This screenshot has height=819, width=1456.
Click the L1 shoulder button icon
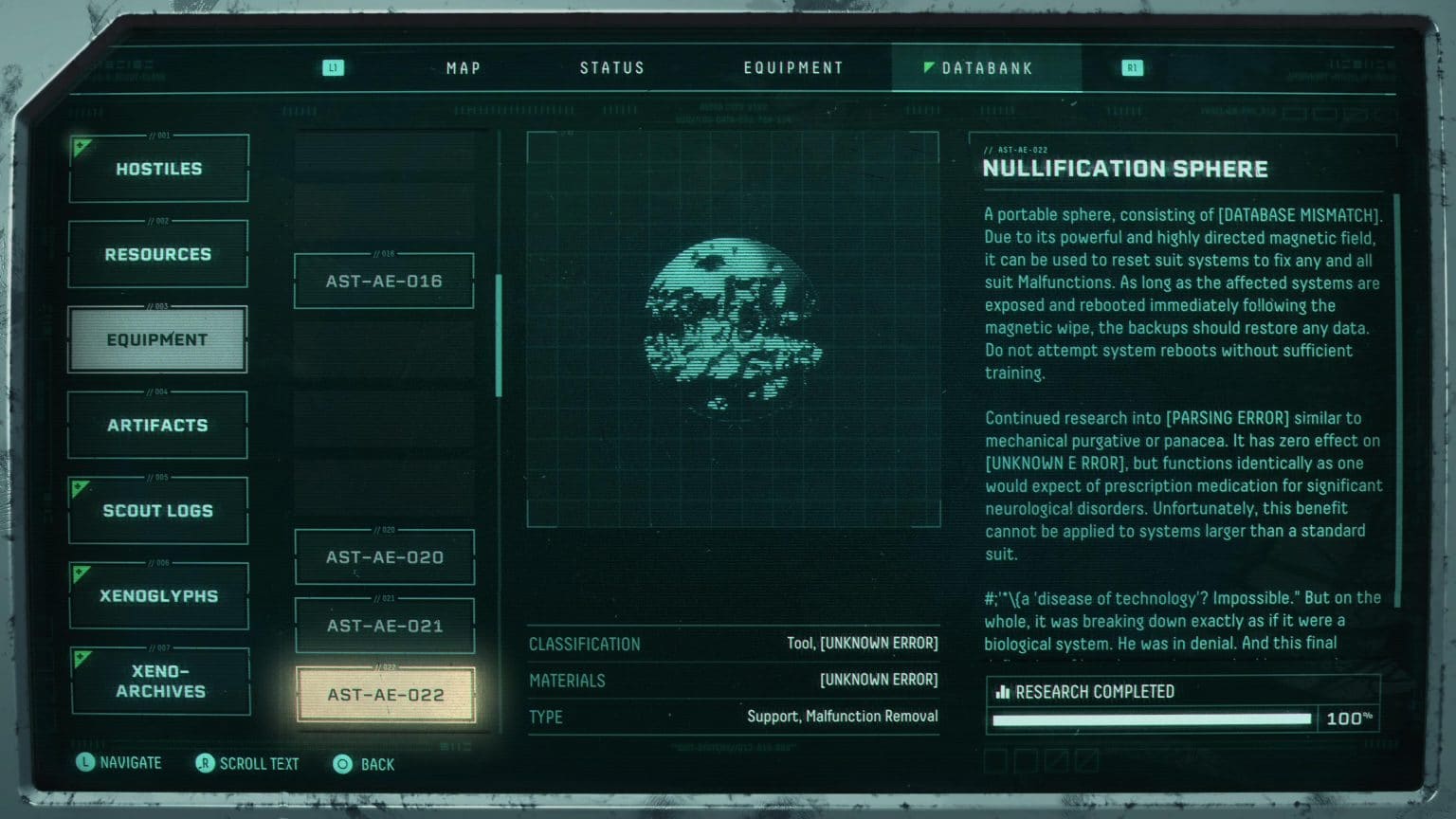click(332, 67)
